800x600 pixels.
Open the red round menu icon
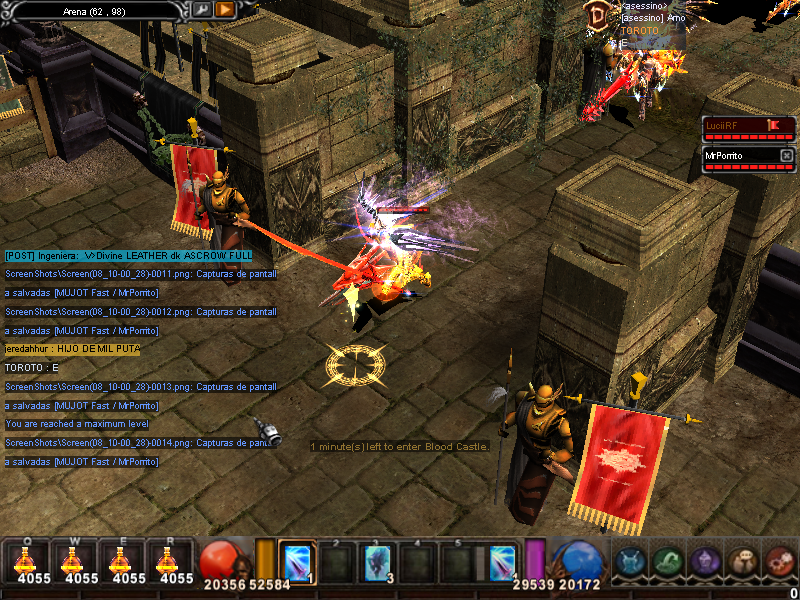click(x=779, y=561)
